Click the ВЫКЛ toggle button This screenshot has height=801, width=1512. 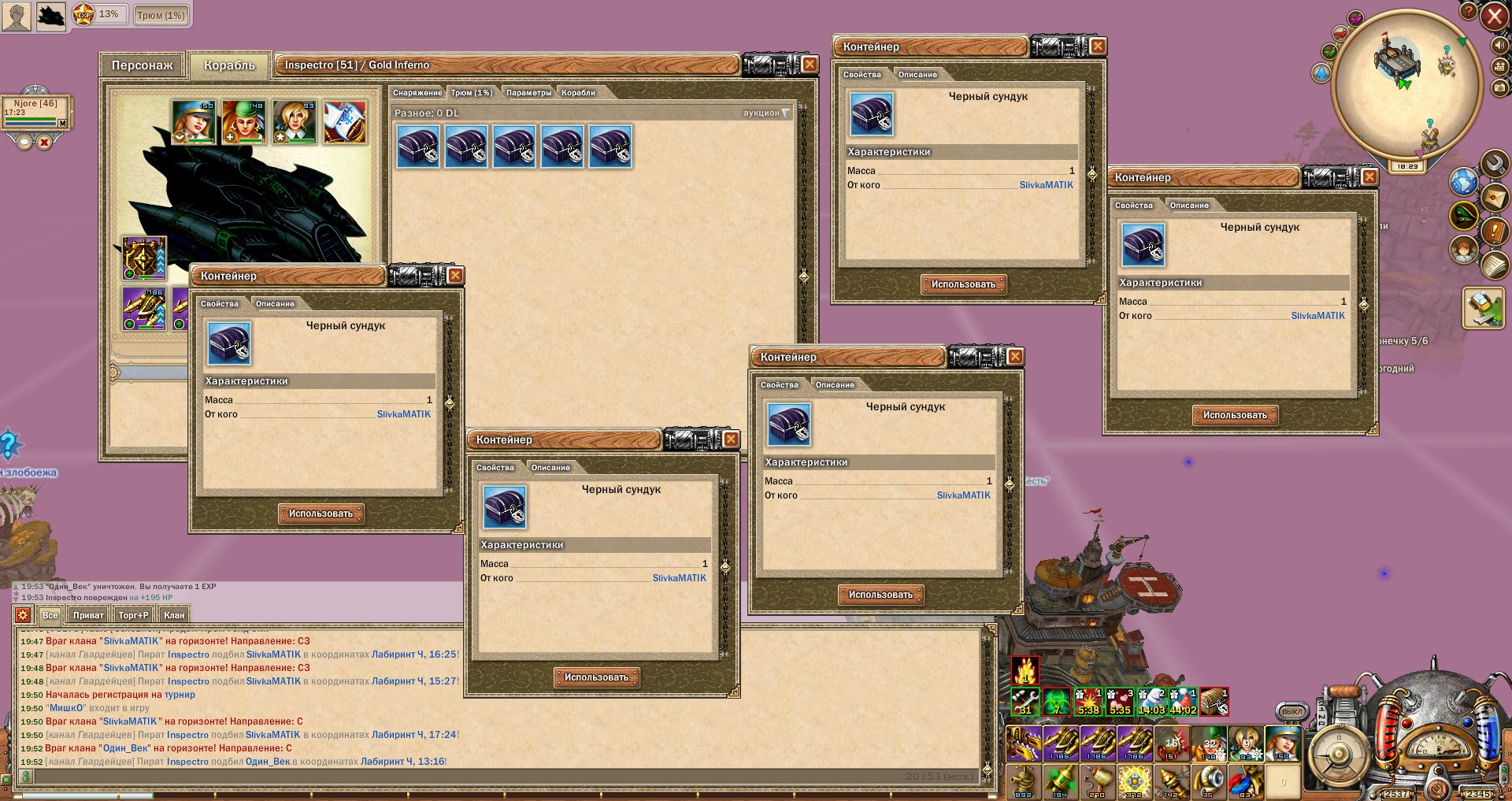pyautogui.click(x=1291, y=711)
